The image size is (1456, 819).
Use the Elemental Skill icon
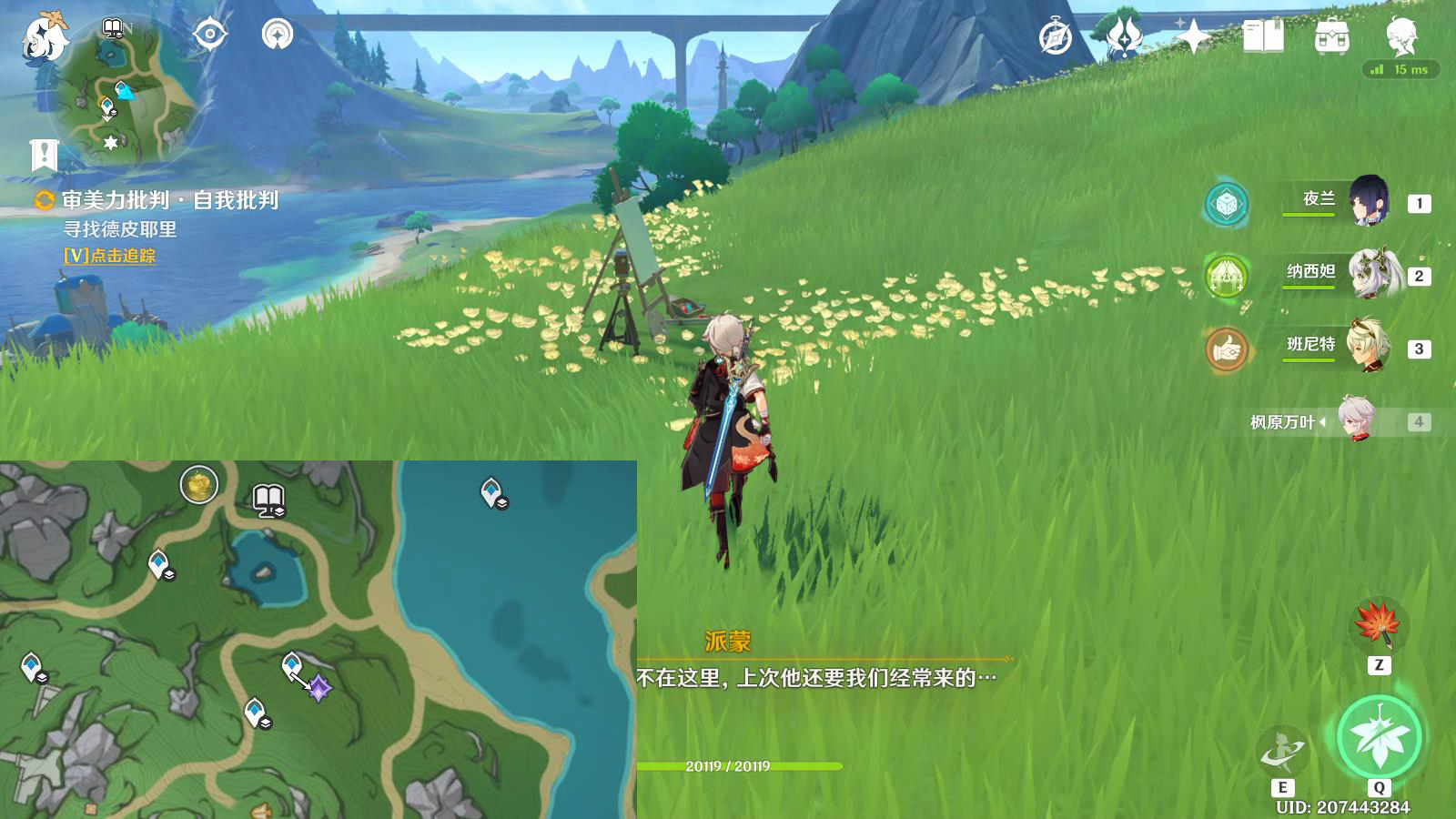click(x=1282, y=752)
